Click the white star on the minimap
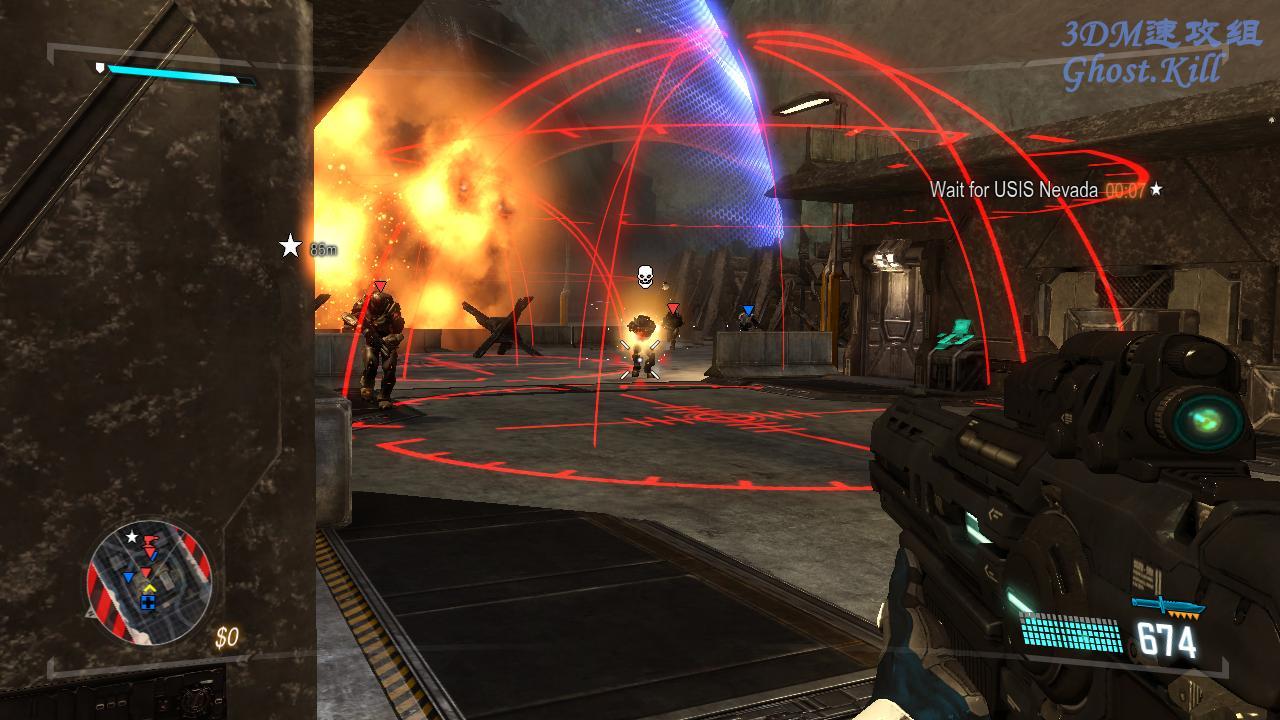1280x720 pixels. pos(131,537)
